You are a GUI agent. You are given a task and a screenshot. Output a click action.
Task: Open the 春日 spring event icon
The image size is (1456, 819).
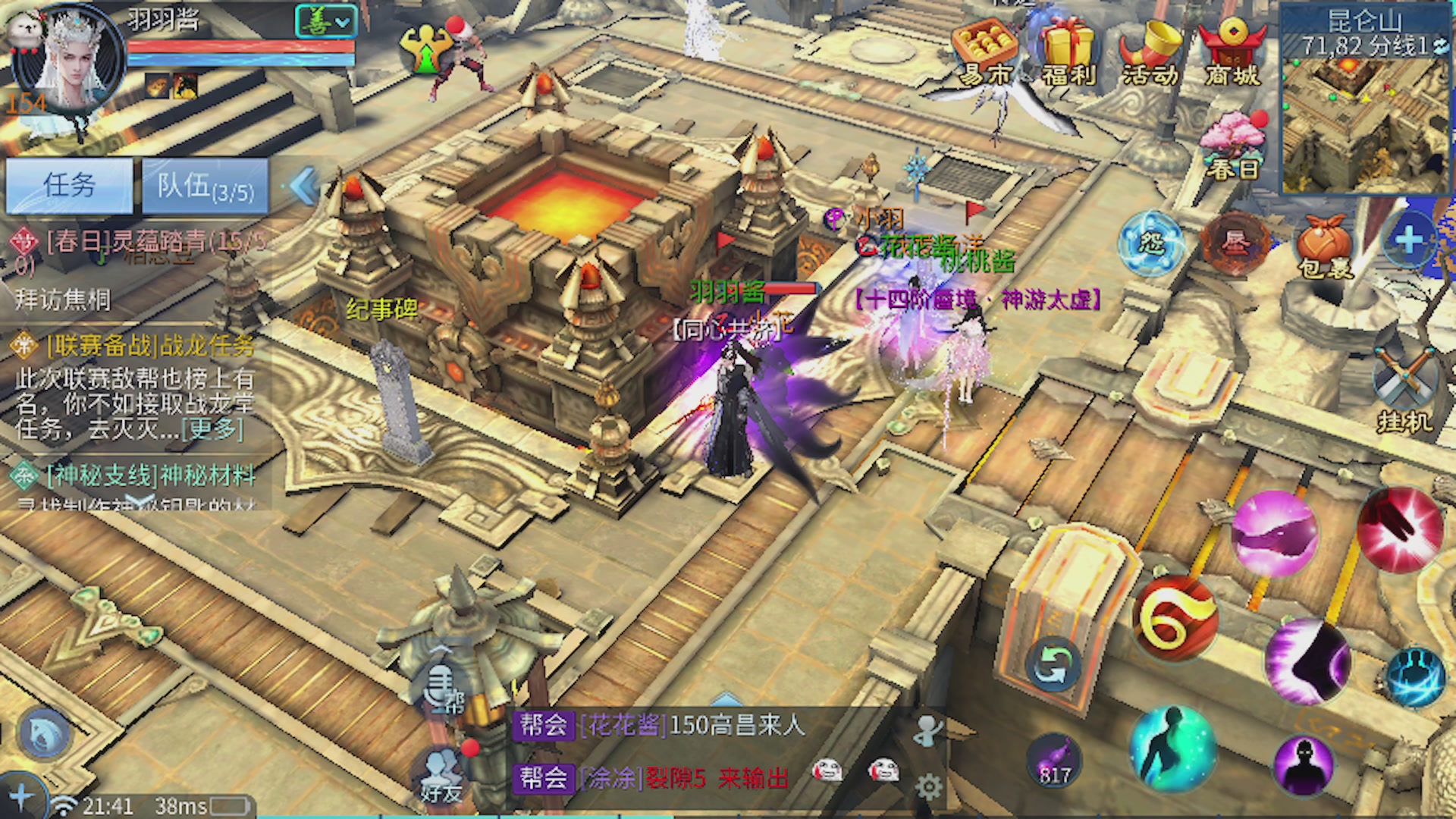[x=1233, y=148]
